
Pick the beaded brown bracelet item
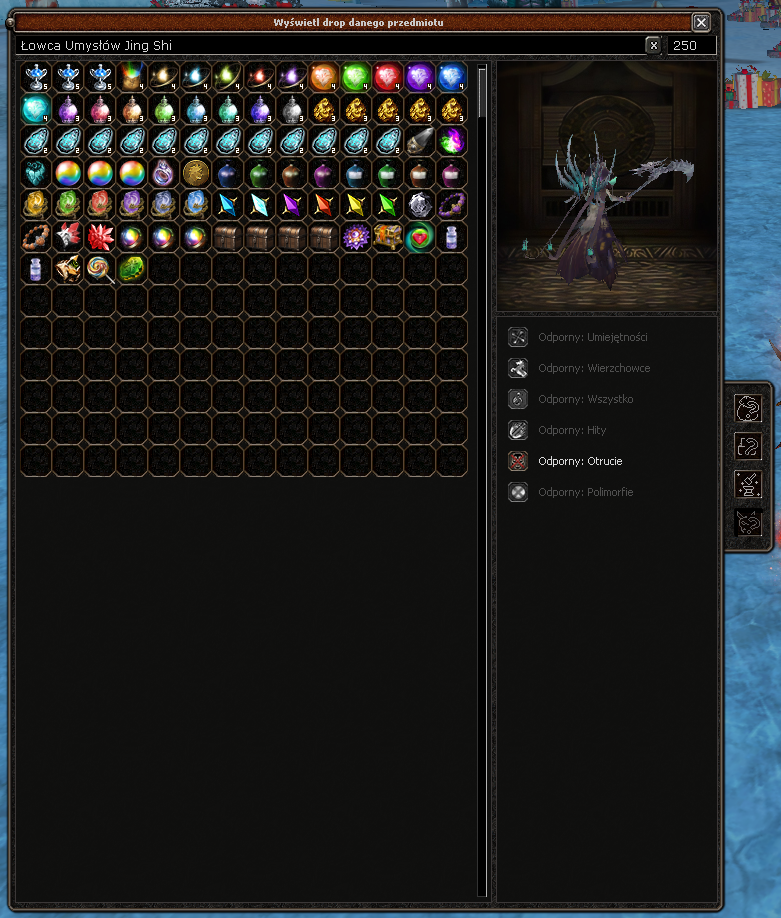click(36, 237)
